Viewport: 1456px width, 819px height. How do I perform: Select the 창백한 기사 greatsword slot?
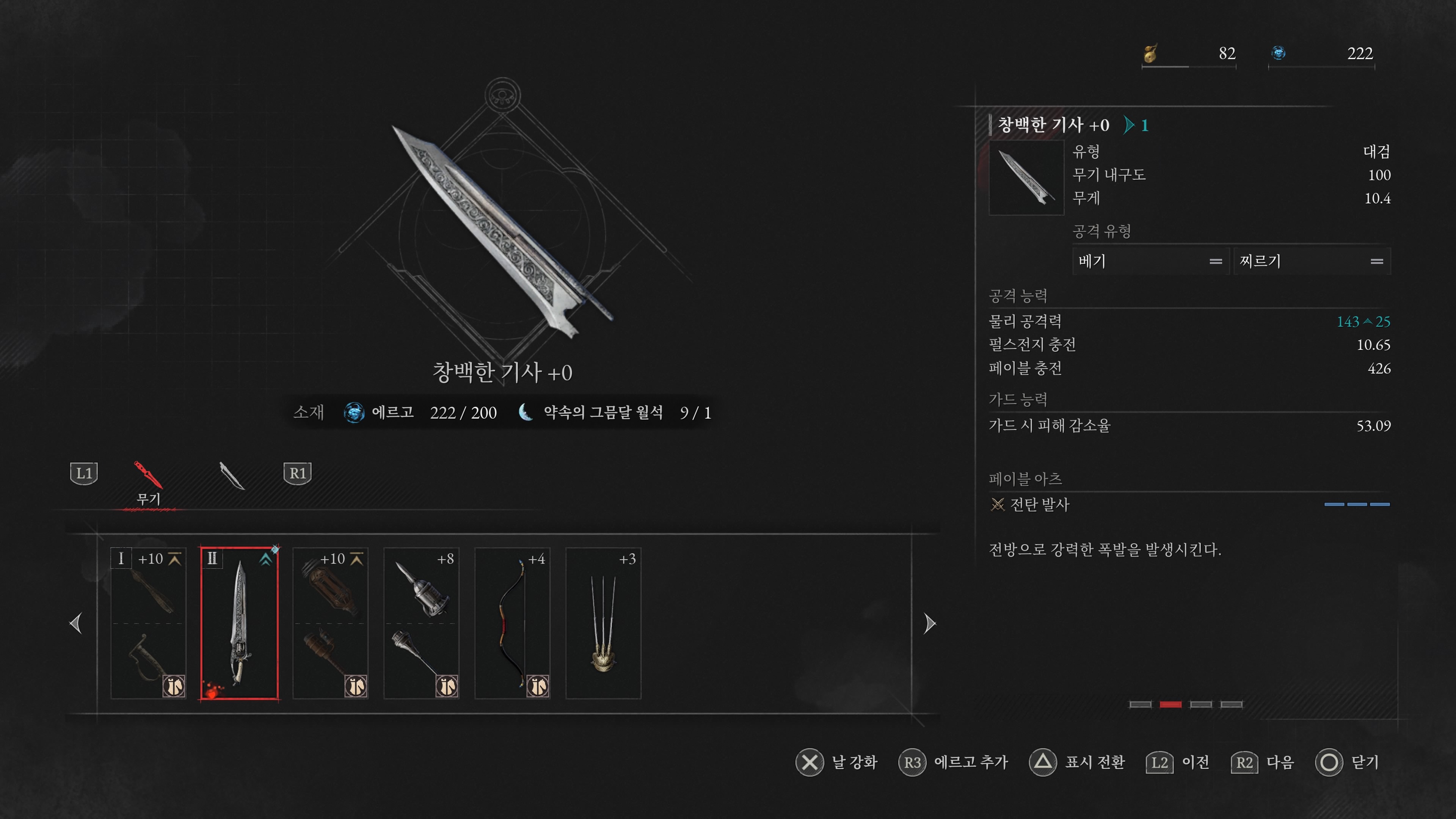(239, 623)
